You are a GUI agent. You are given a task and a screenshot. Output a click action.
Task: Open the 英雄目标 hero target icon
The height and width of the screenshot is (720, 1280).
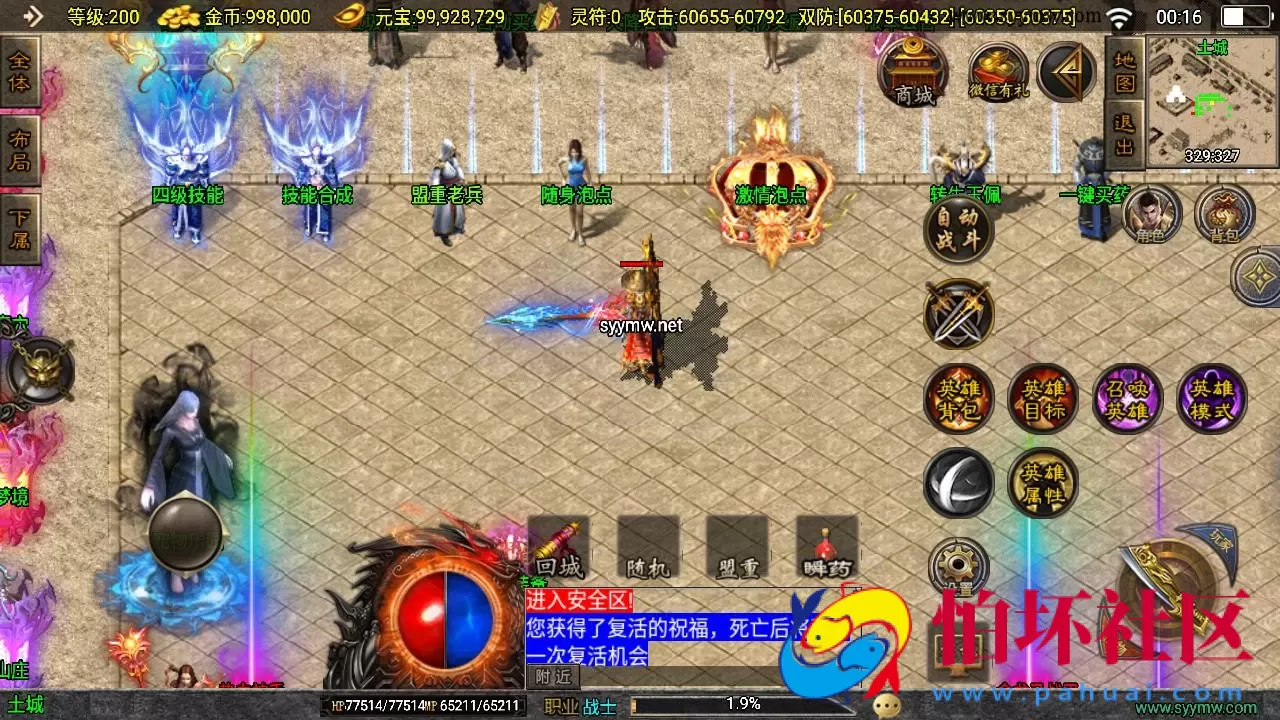click(1043, 398)
